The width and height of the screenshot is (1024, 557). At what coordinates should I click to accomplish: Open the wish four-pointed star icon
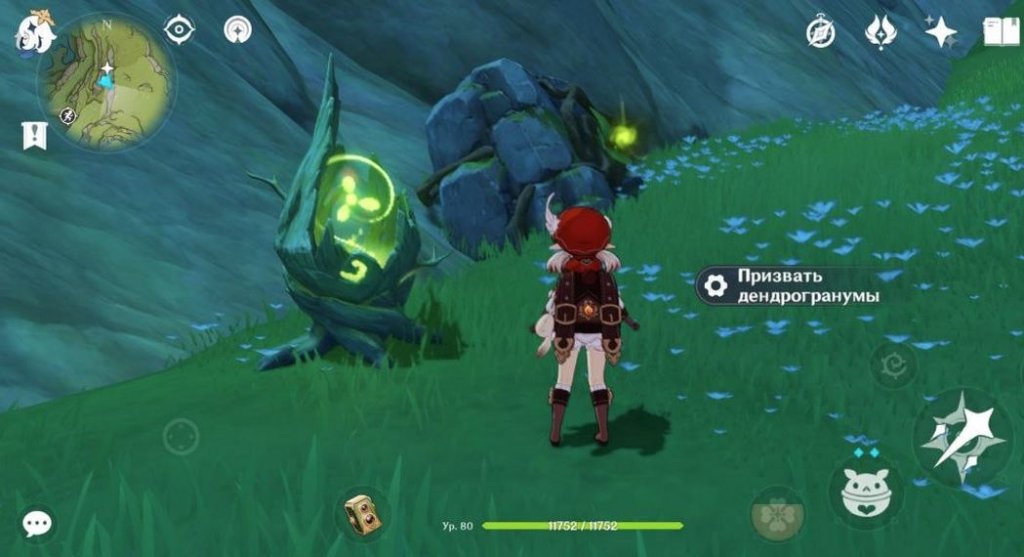[940, 33]
